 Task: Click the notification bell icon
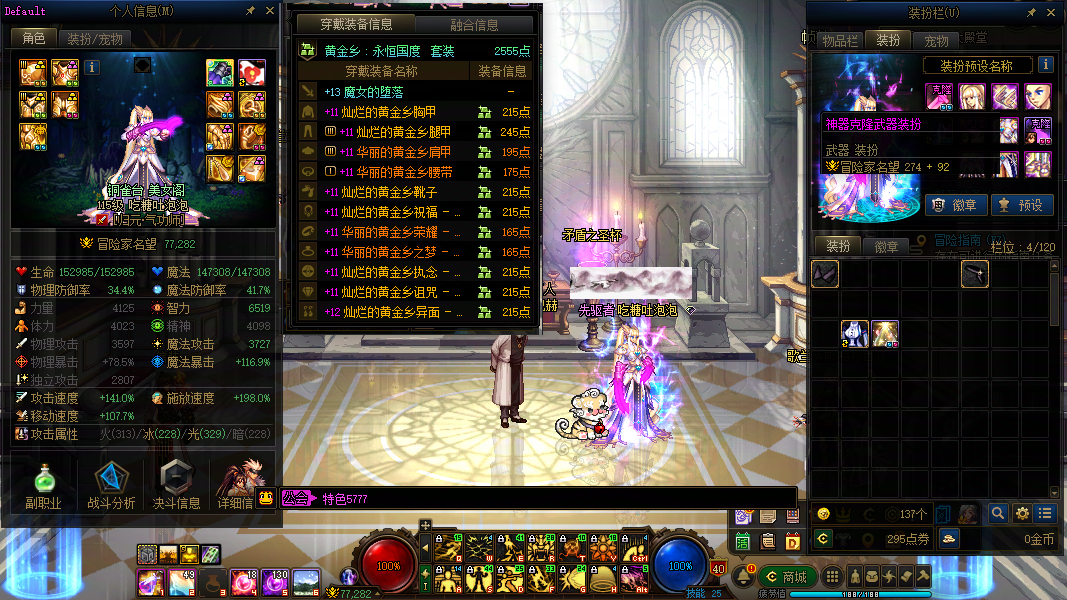pyautogui.click(x=743, y=577)
